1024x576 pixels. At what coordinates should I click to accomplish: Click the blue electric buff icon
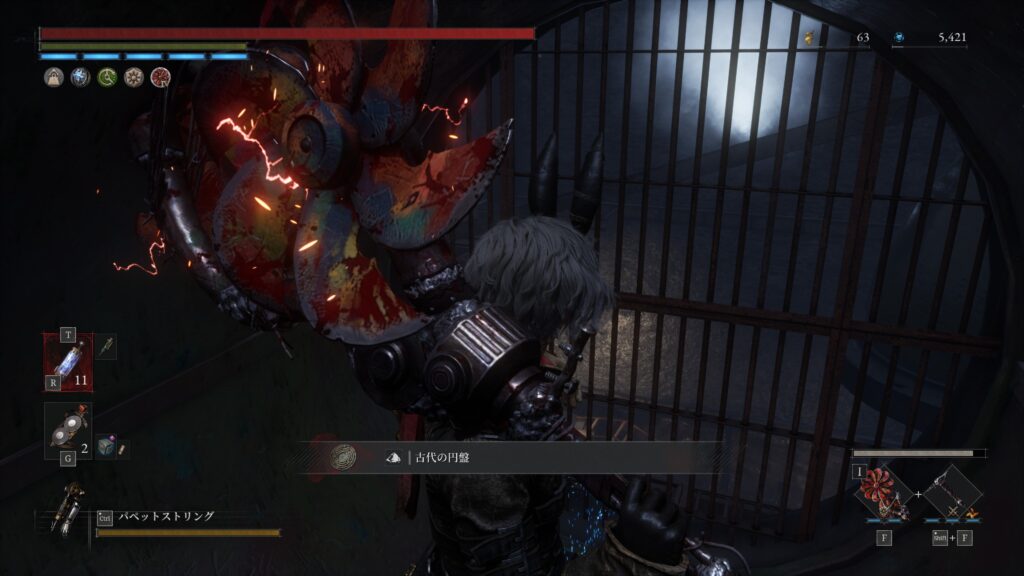click(80, 77)
